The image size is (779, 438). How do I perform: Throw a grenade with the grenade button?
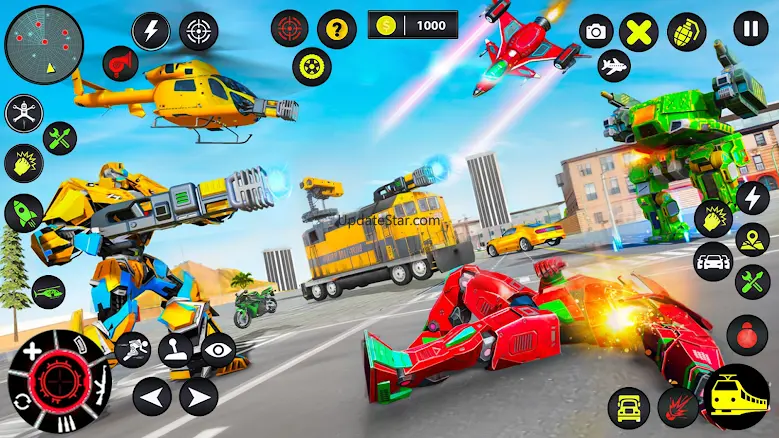pos(686,31)
